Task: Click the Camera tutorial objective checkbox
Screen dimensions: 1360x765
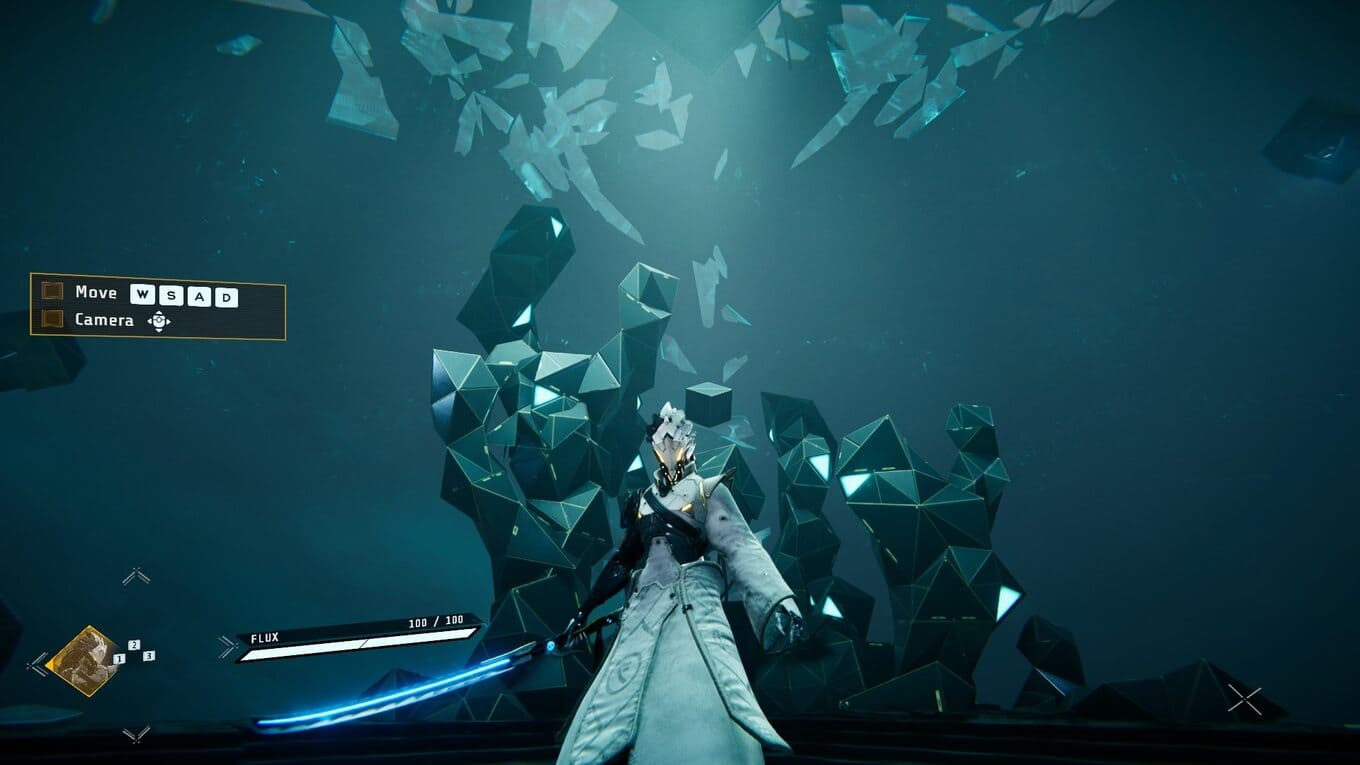Action: pyautogui.click(x=53, y=320)
